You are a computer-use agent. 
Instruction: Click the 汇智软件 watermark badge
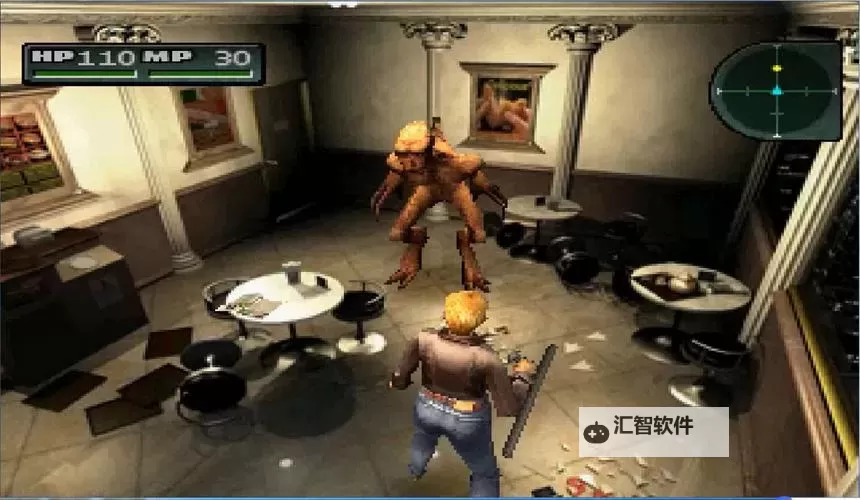point(653,431)
